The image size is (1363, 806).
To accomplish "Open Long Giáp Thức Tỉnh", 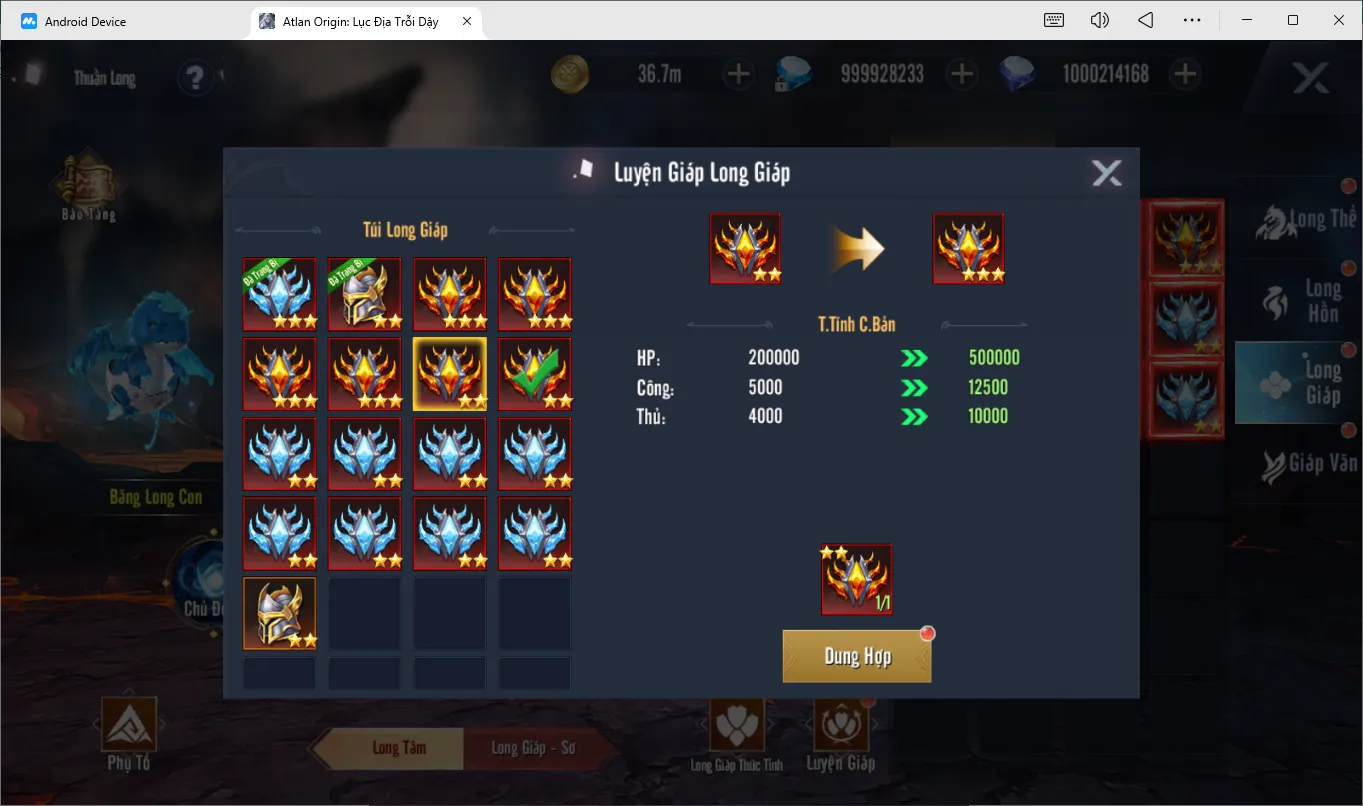I will click(x=737, y=735).
